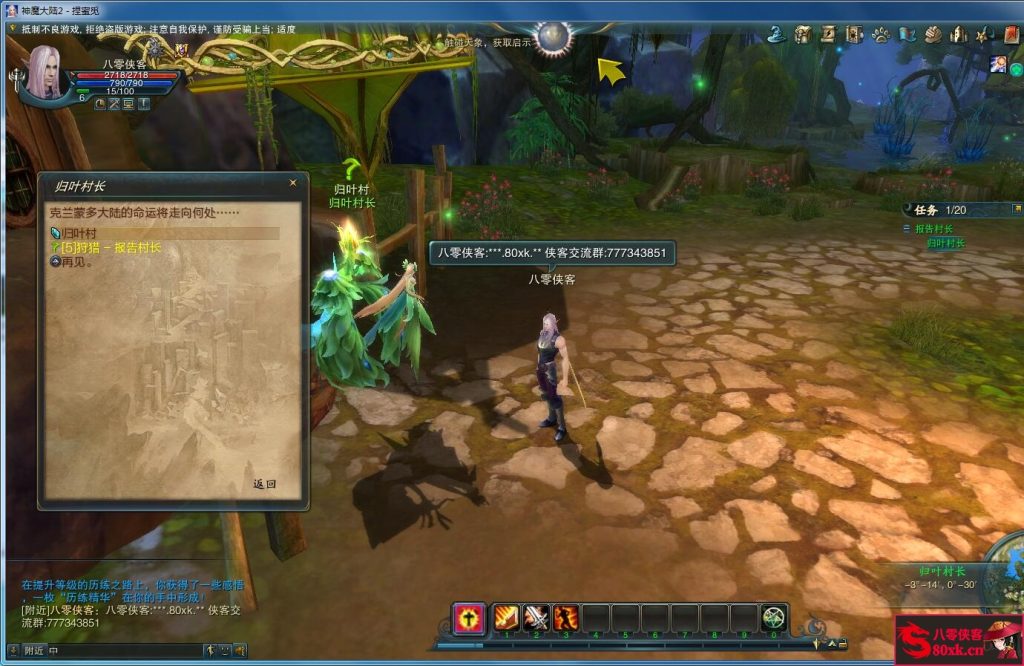
Task: Activate the red cross skill icon
Action: click(467, 618)
